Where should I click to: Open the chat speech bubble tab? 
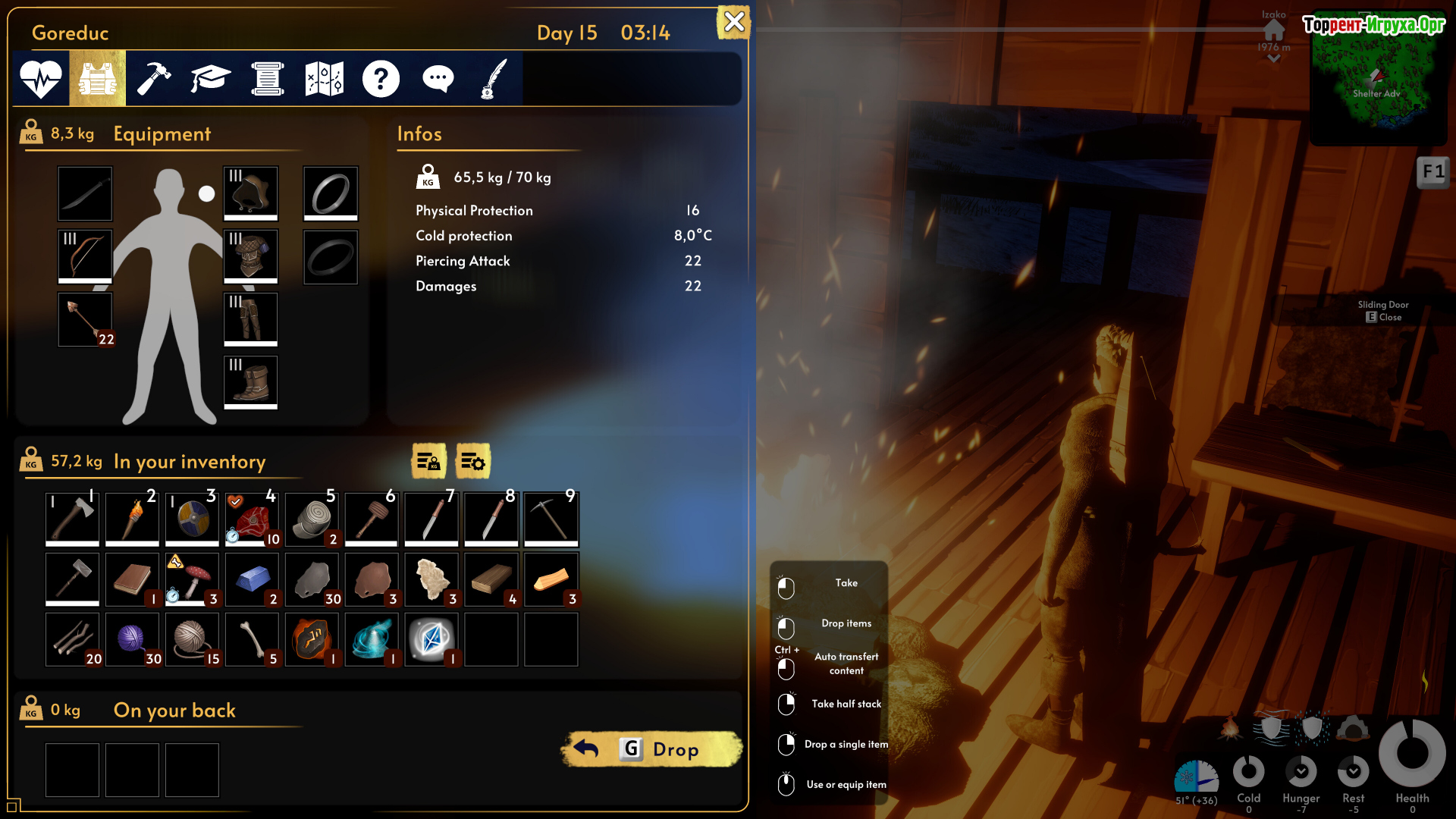(438, 78)
